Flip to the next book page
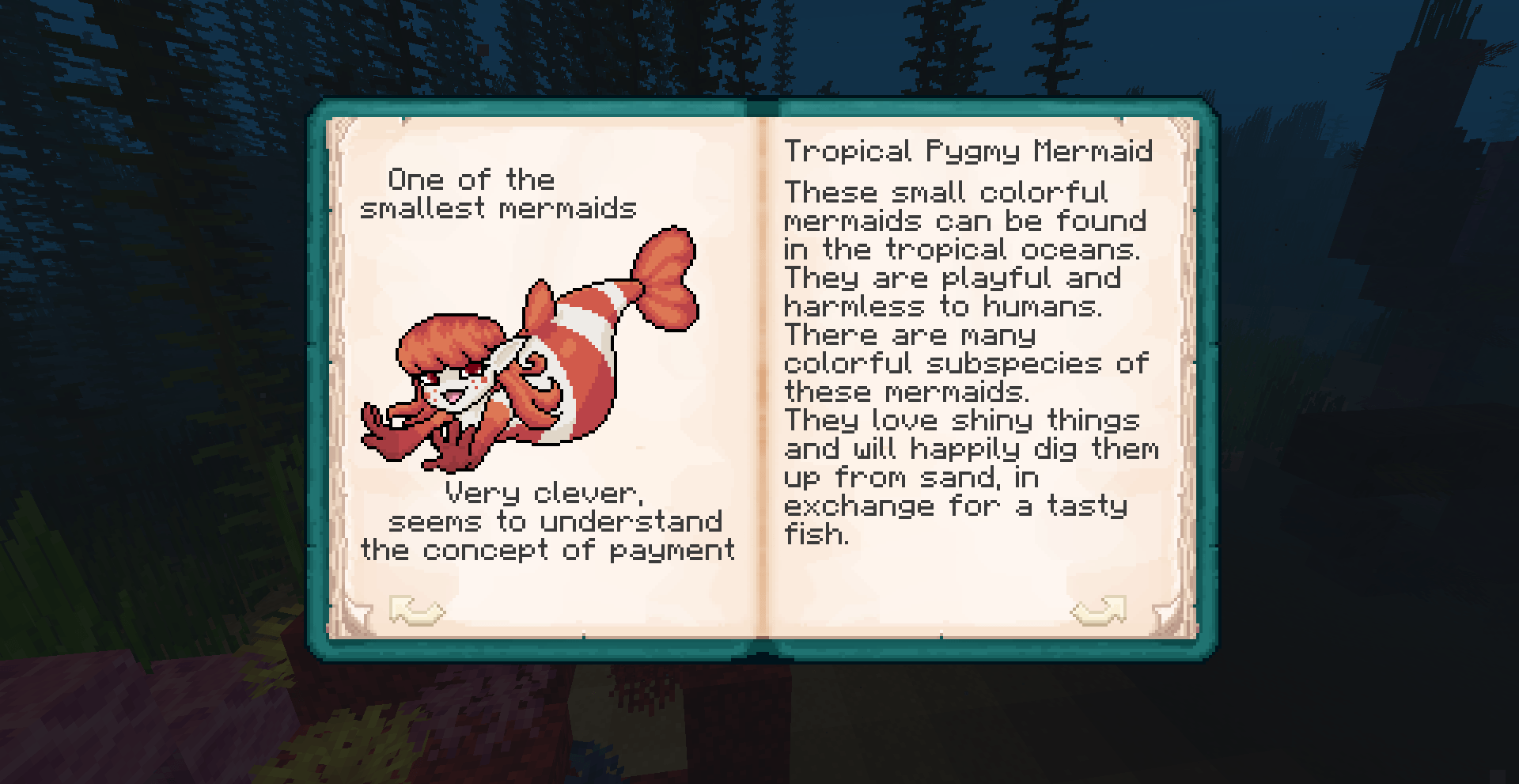This screenshot has height=784, width=1519. click(x=1098, y=611)
